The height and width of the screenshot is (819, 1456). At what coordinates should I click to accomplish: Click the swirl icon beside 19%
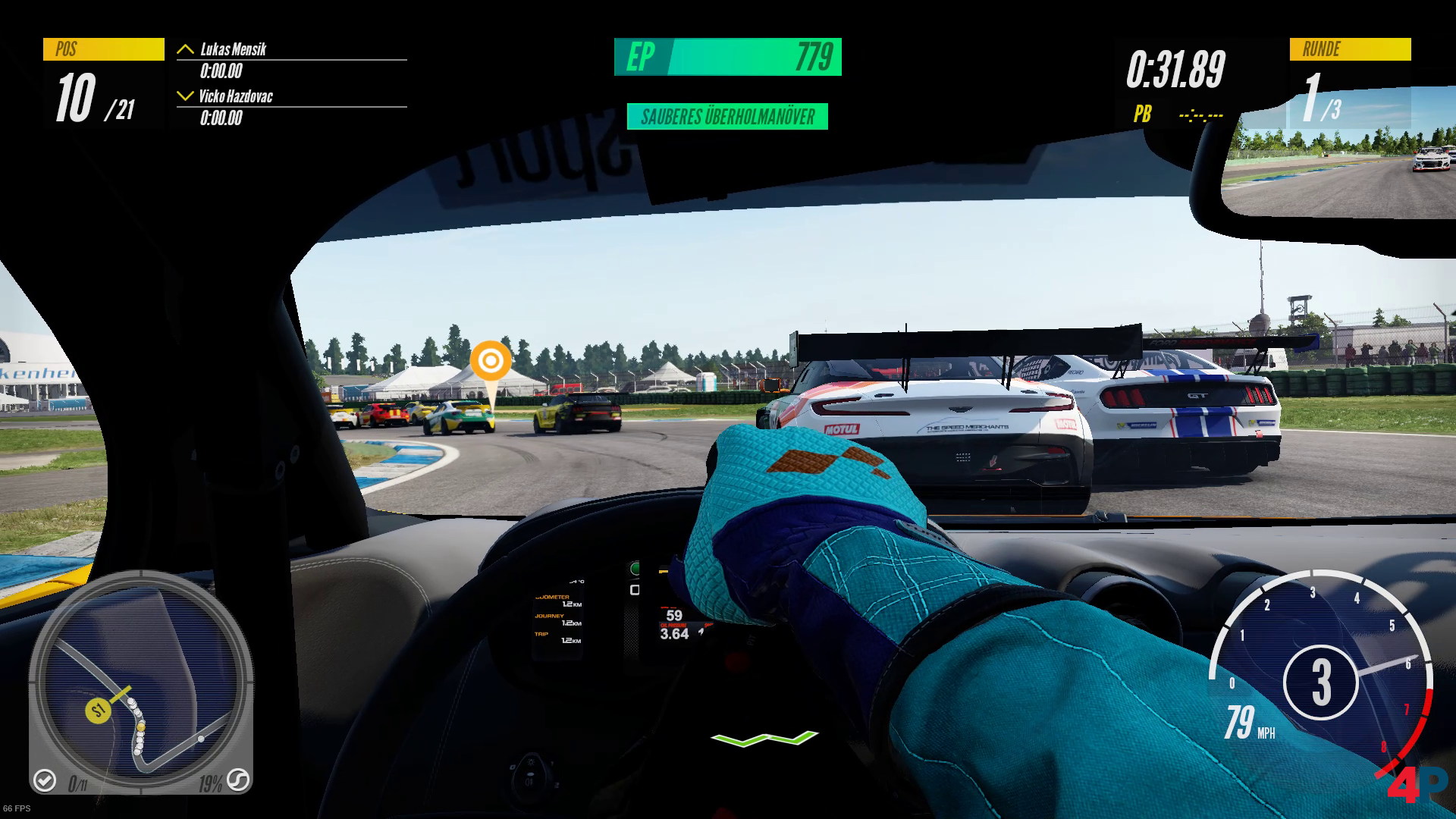tap(237, 780)
